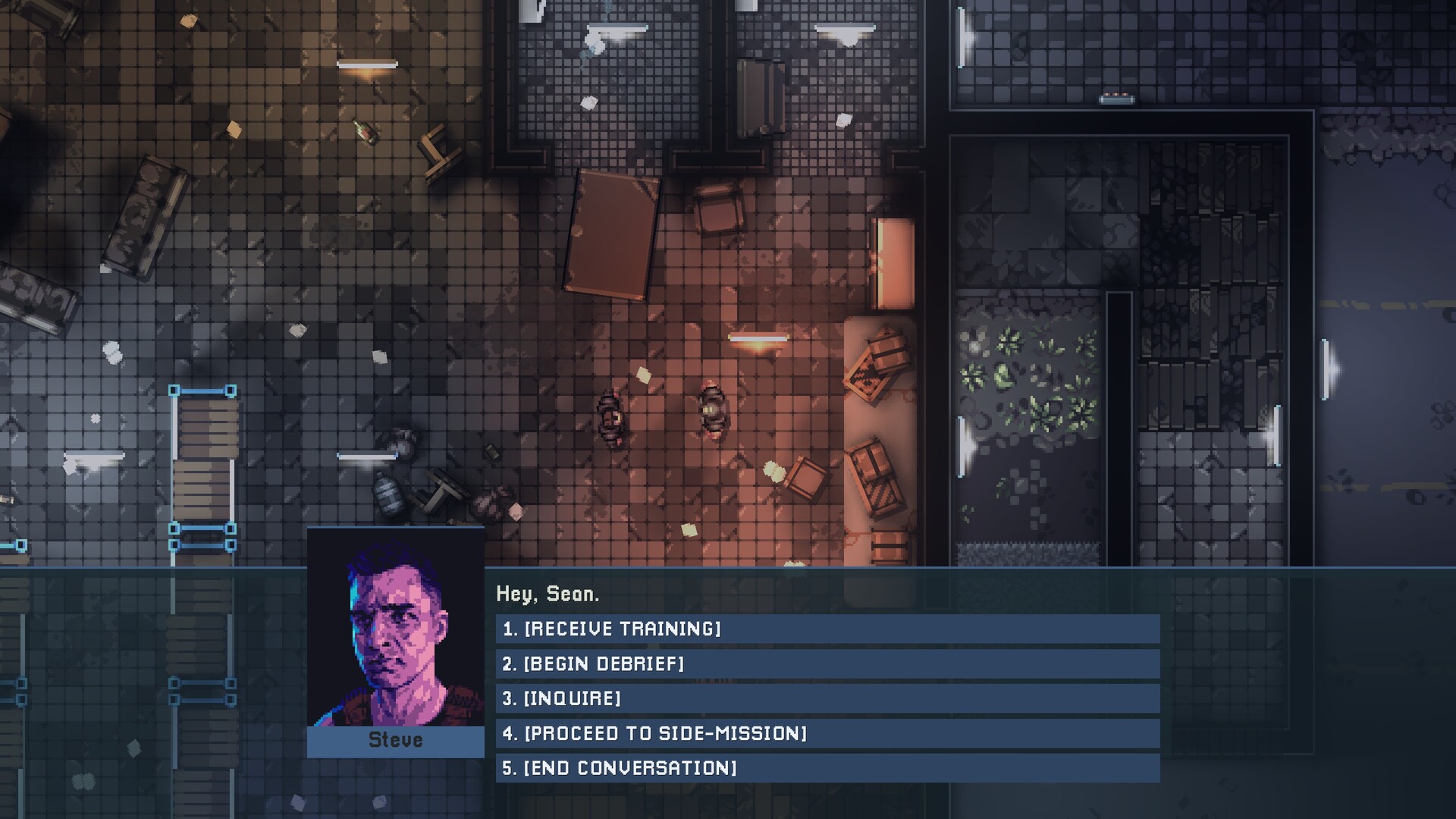Click the dialogue line "Hey, Sean."
This screenshot has width=1456, height=819.
[548, 595]
